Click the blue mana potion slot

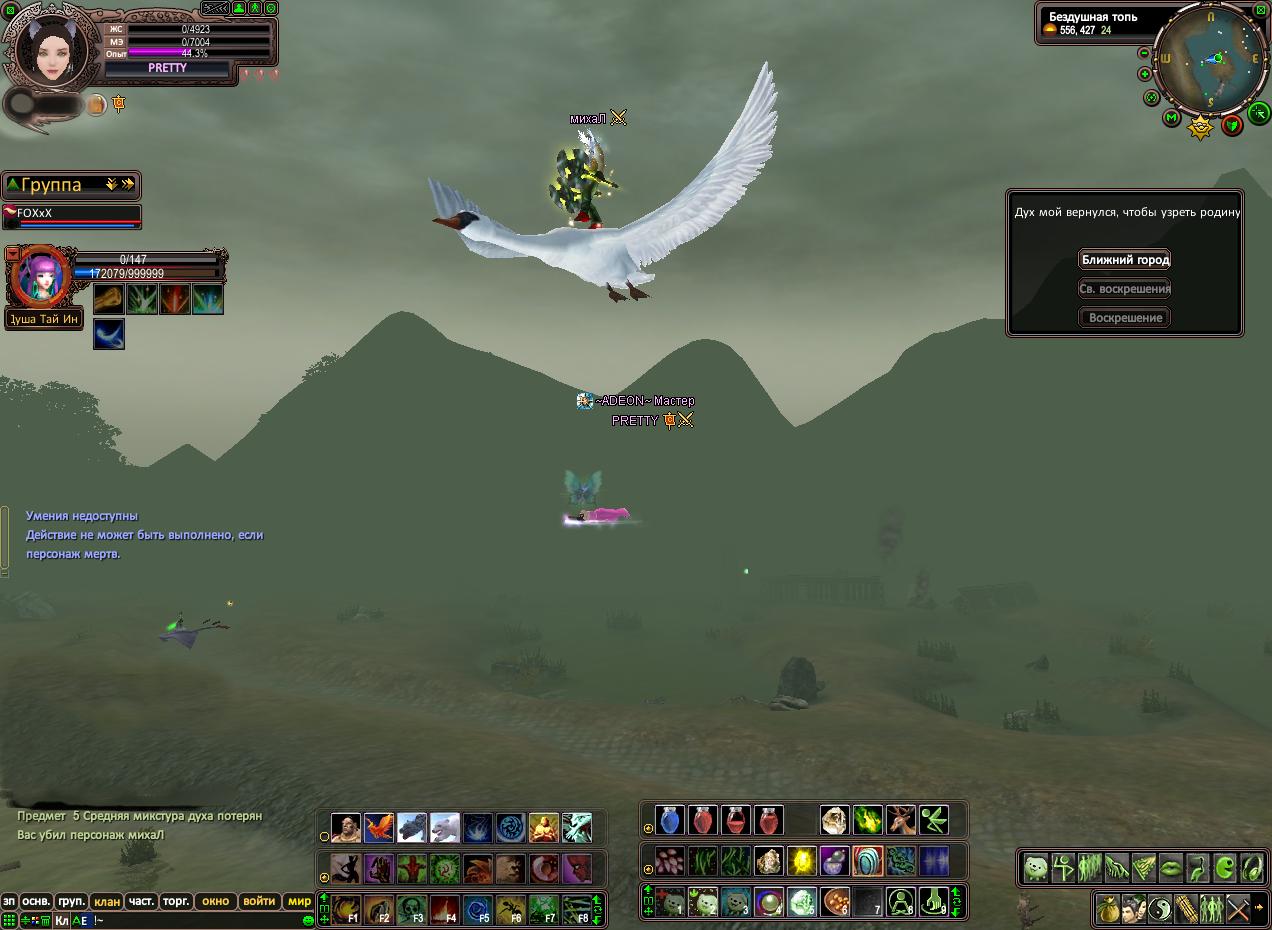[x=669, y=821]
